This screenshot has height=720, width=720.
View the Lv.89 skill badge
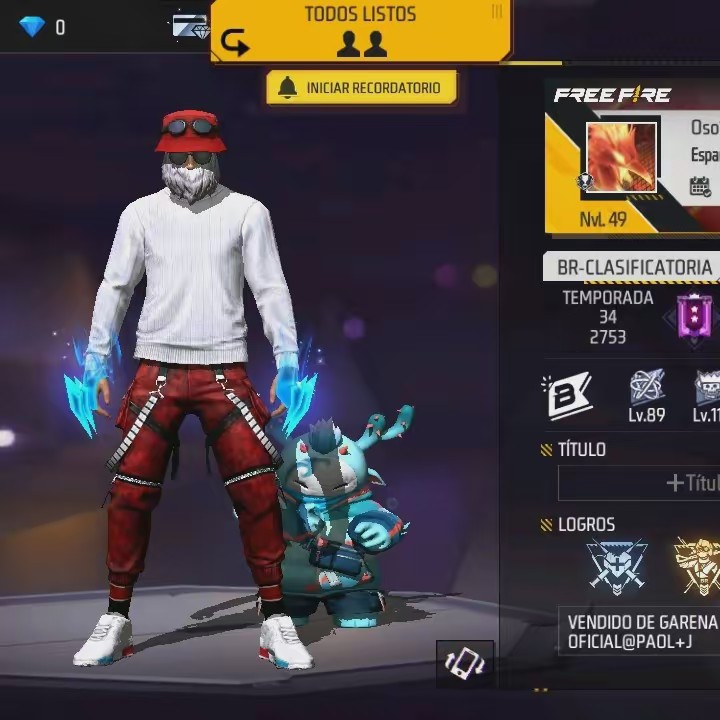click(647, 394)
